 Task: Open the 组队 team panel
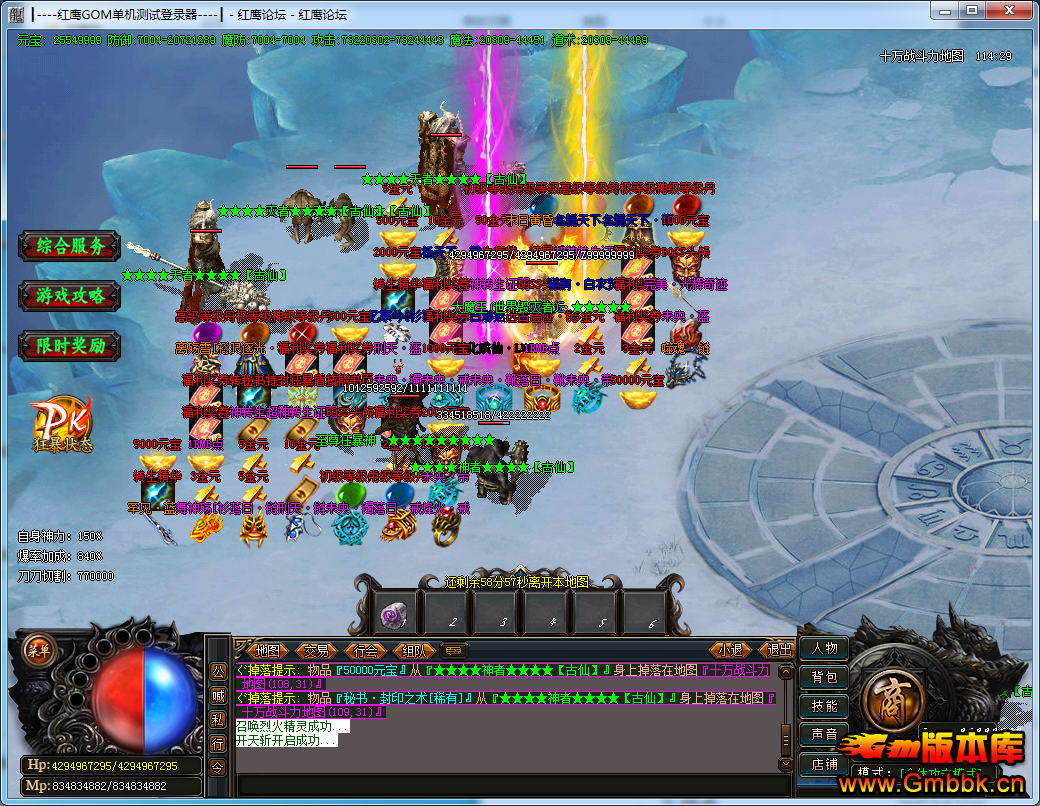(415, 650)
